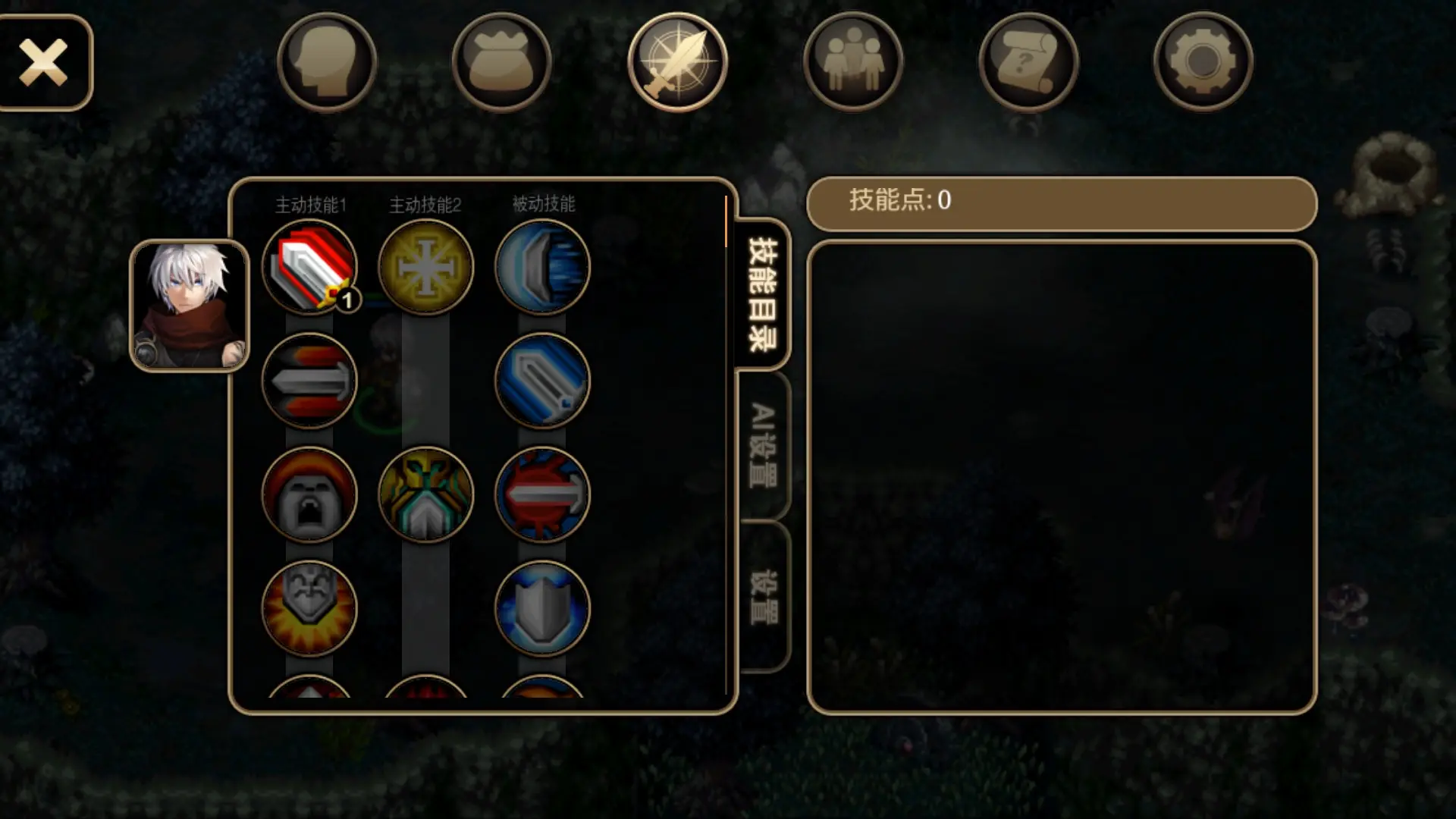1456x819 pixels.
Task: Open the settings gear icon
Action: (1203, 62)
